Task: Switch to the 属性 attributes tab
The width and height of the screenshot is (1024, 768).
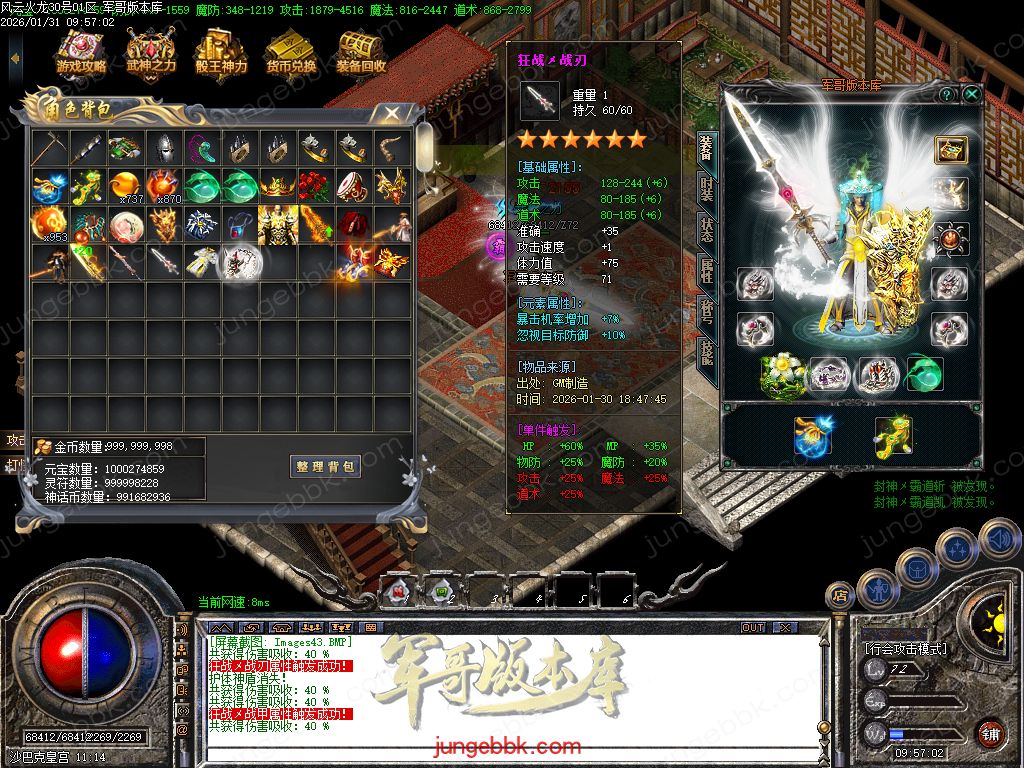Action: click(x=706, y=270)
